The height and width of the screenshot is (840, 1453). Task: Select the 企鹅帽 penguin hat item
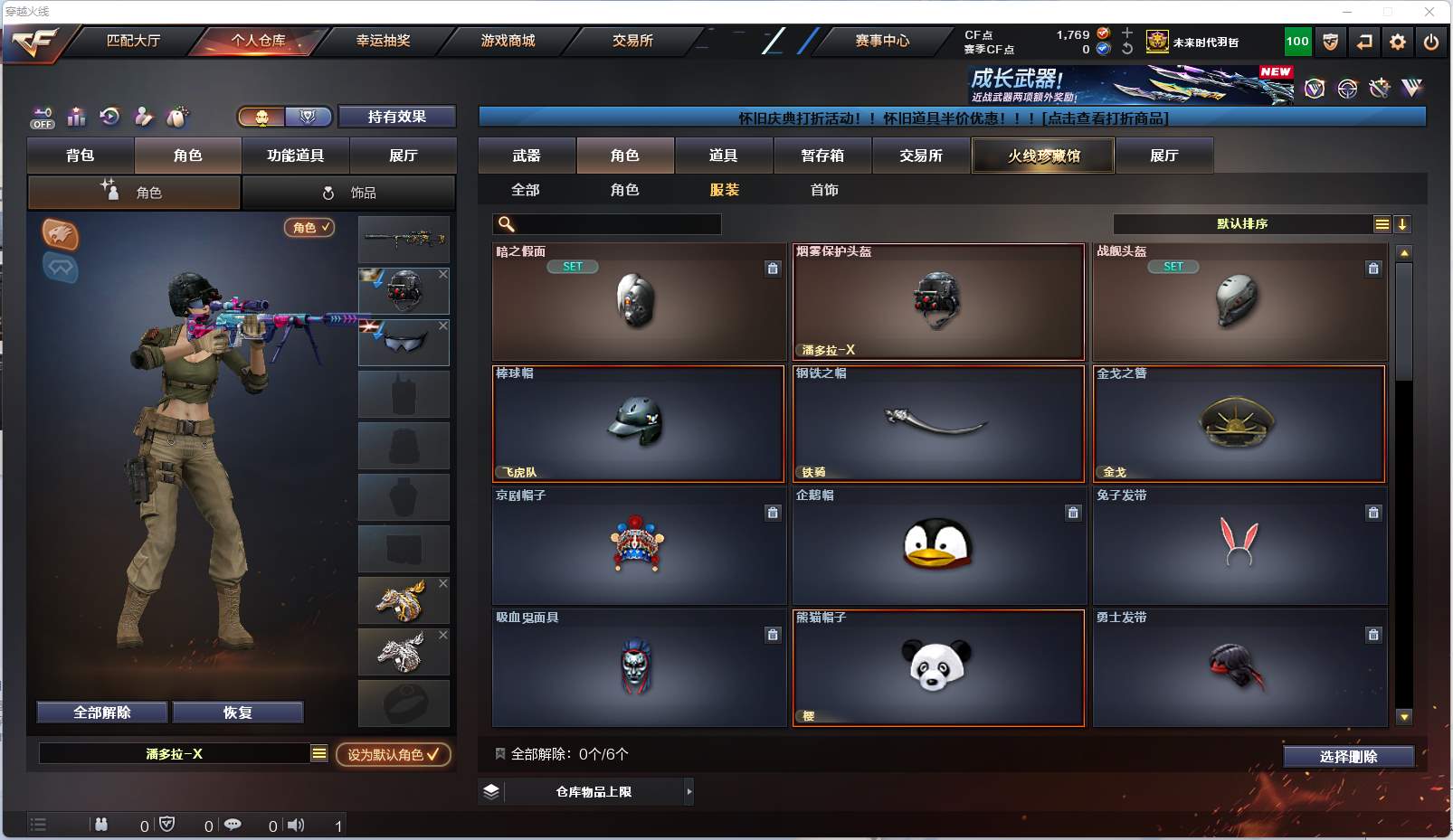[x=938, y=545]
